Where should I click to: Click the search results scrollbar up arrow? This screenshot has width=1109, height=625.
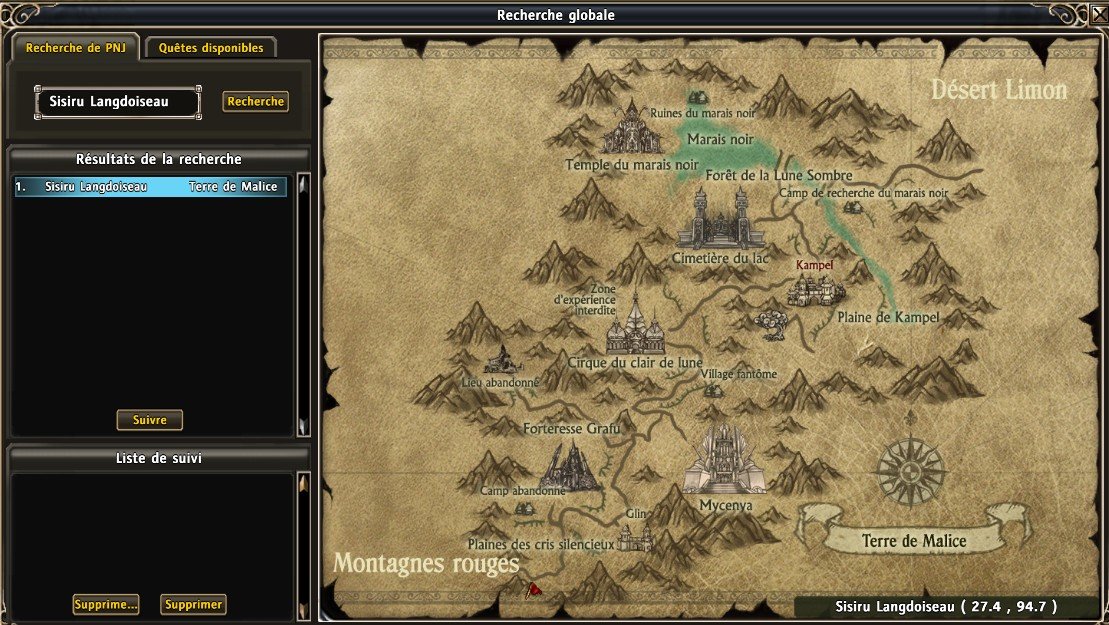click(x=304, y=183)
